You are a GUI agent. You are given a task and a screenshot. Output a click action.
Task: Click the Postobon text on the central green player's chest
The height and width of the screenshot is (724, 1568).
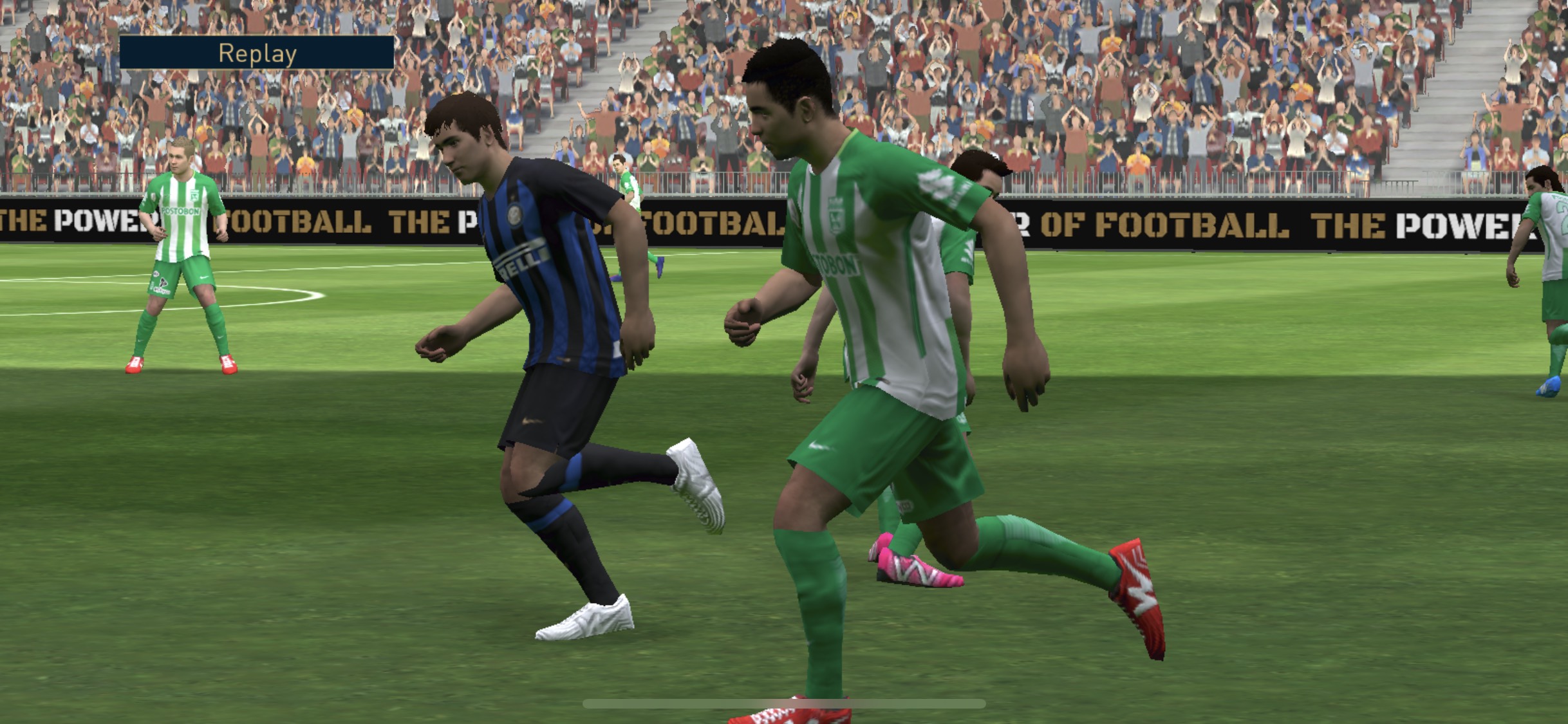coord(836,263)
